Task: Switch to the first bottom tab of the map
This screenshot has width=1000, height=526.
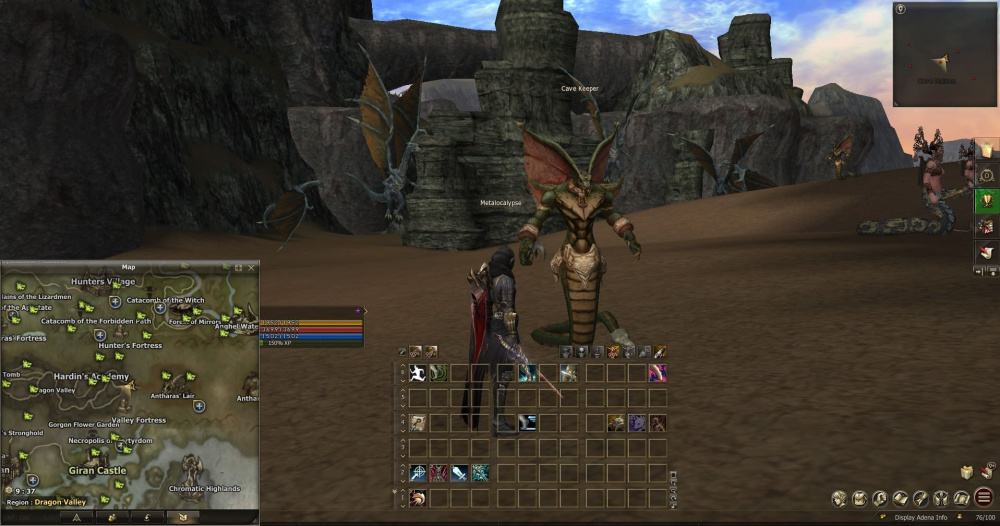Action: point(74,517)
